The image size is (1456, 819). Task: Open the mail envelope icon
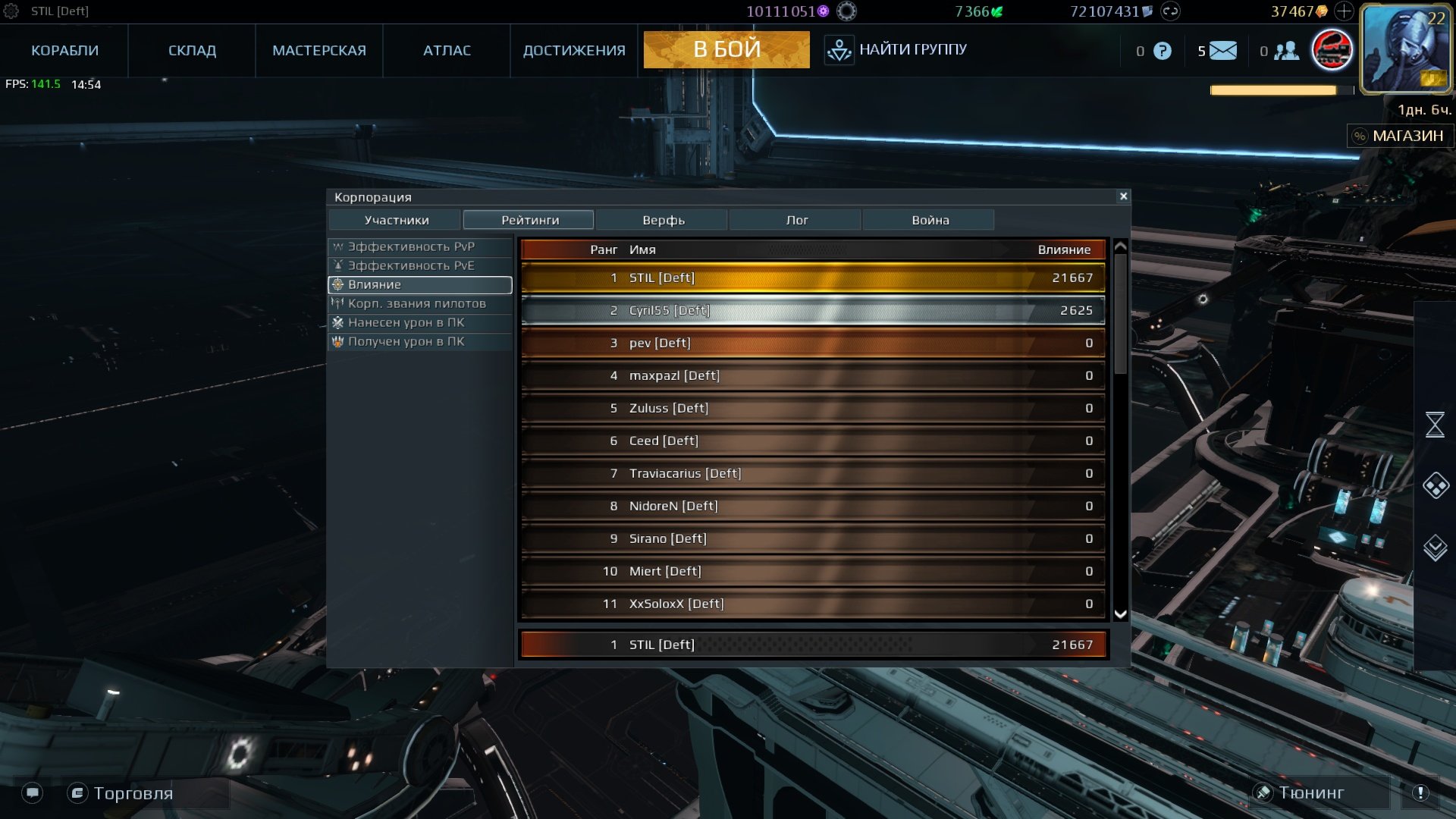pyautogui.click(x=1222, y=51)
